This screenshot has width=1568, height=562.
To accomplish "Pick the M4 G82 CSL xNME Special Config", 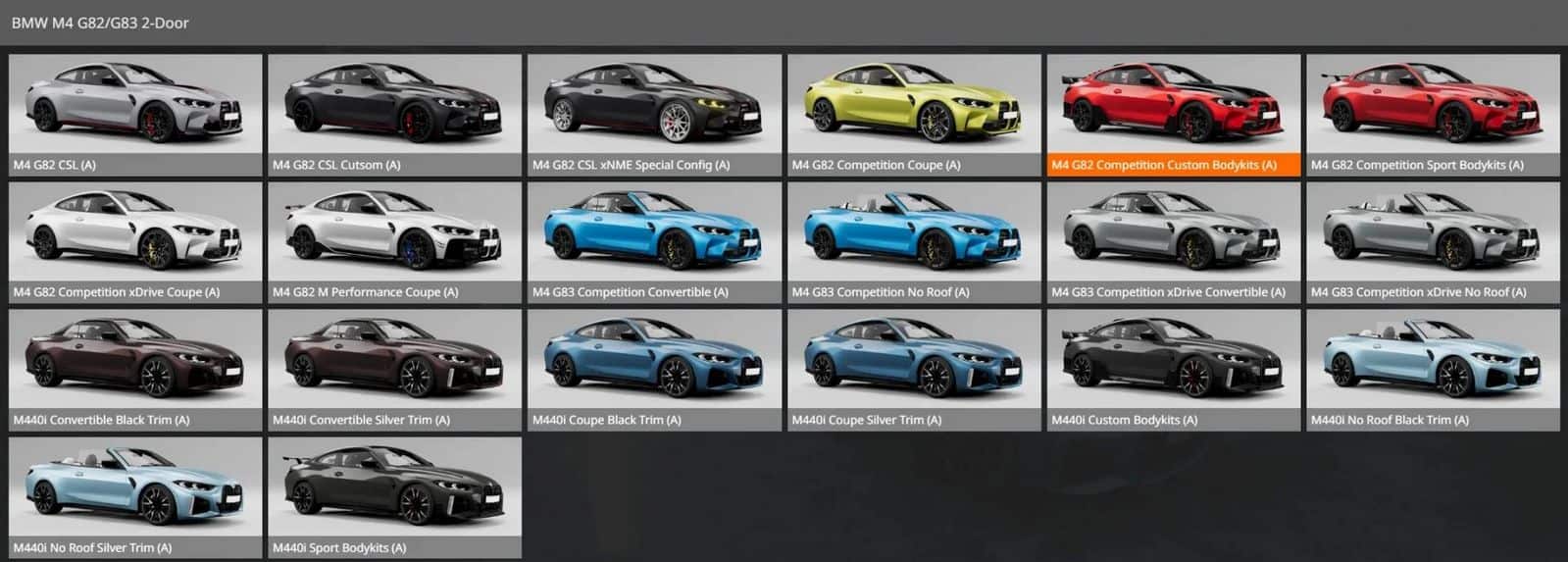I will tap(654, 114).
